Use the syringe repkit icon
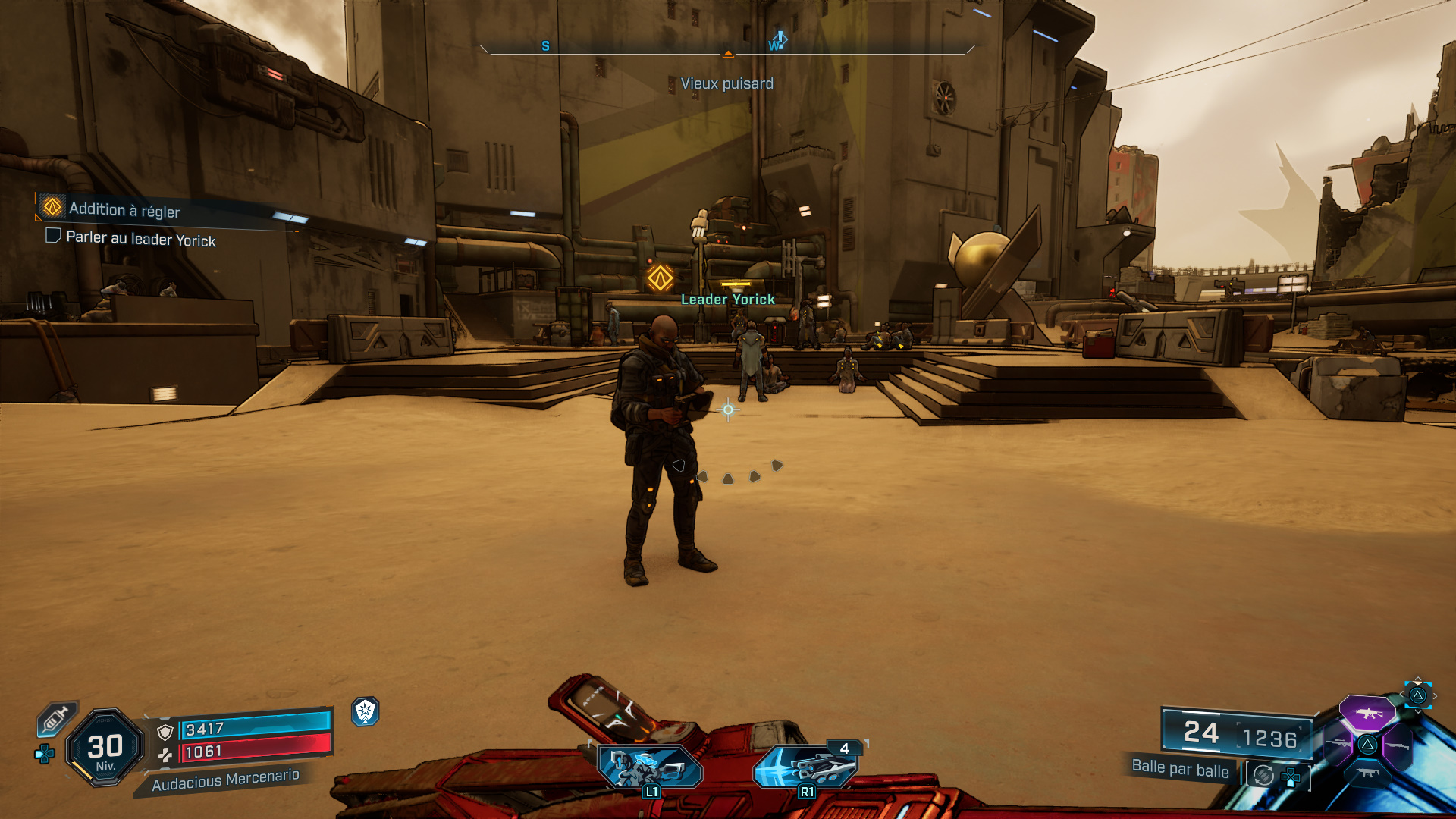 click(56, 718)
